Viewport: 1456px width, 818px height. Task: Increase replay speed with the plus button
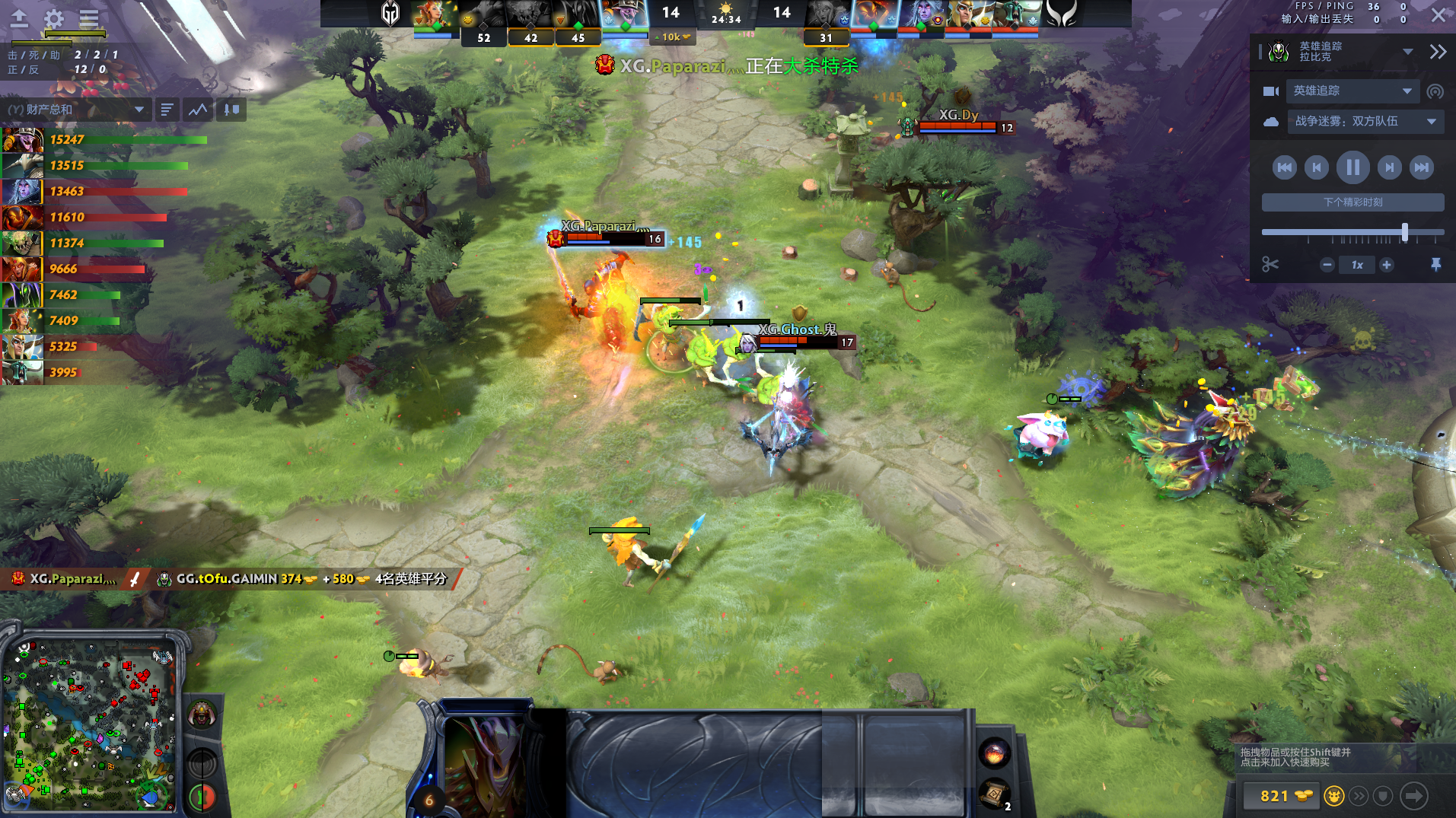click(1387, 265)
